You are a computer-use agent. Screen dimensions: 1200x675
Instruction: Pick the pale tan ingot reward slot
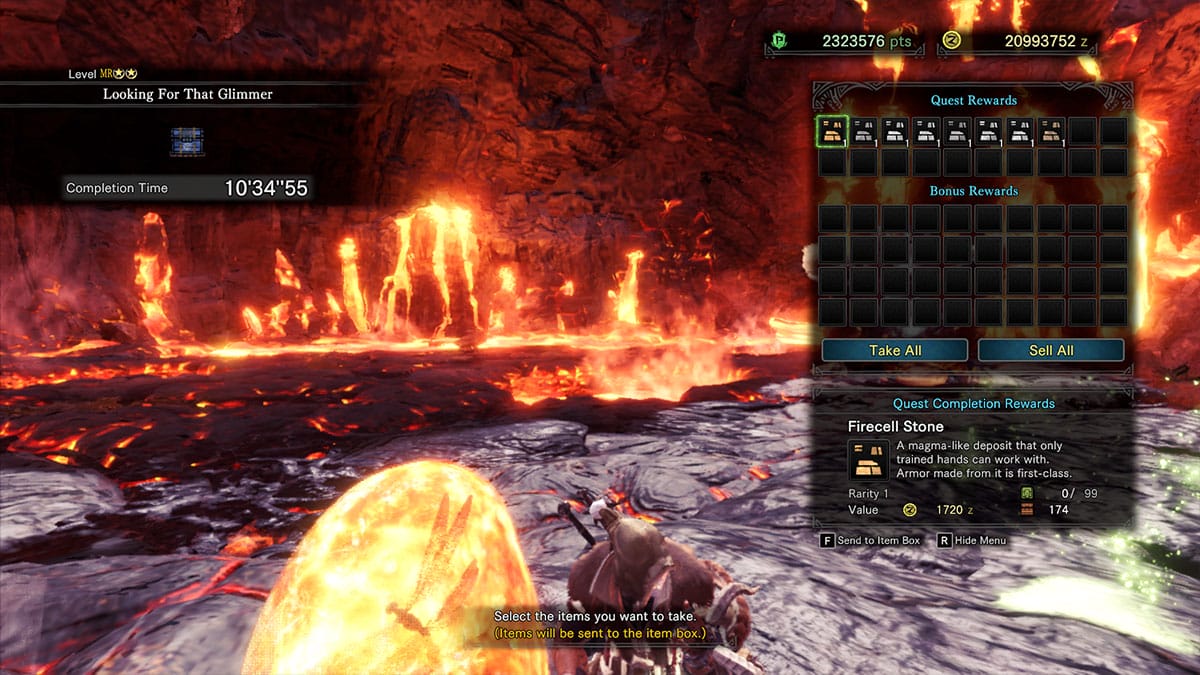pos(1051,131)
